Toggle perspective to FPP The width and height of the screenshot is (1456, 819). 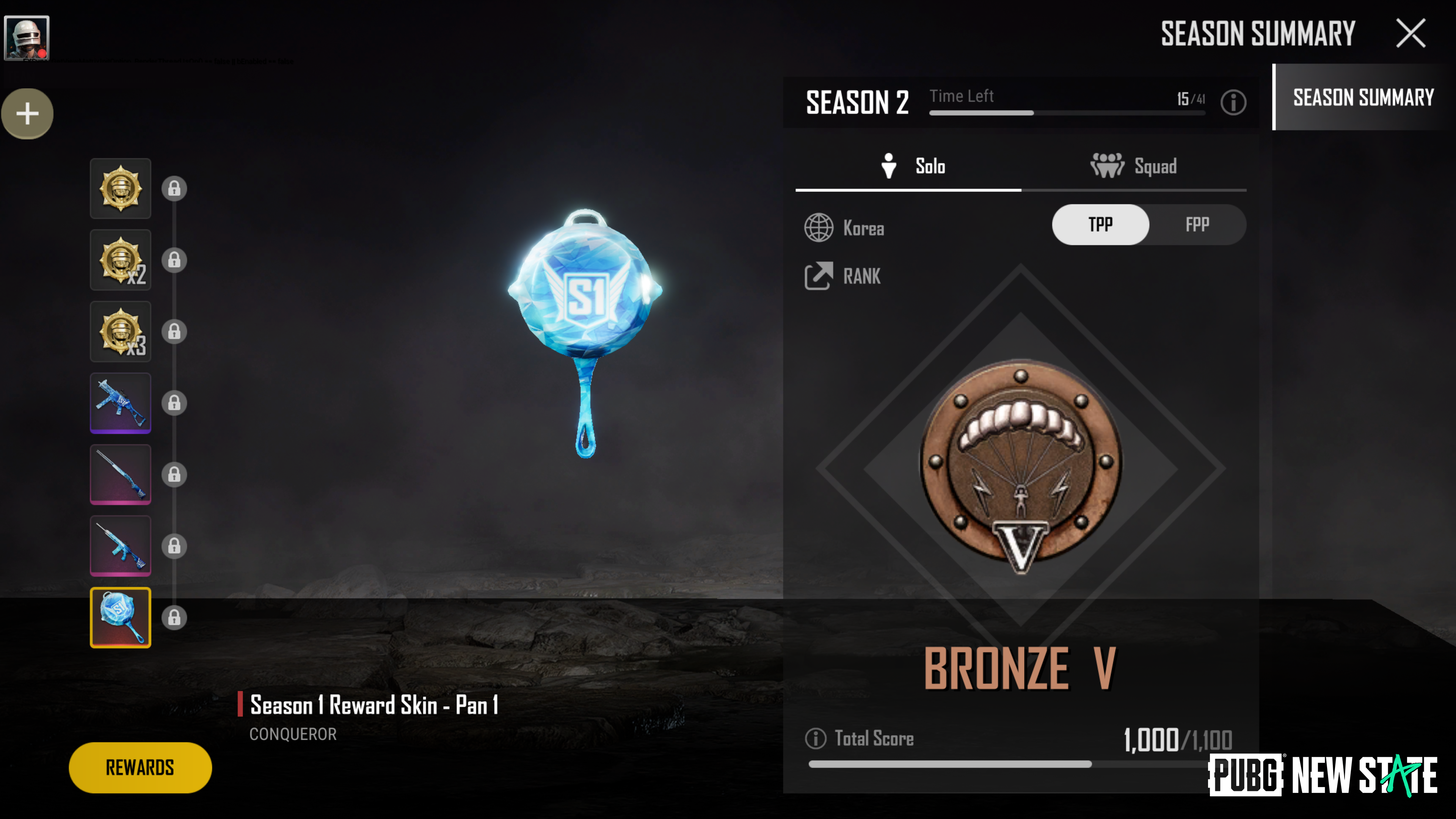(1197, 225)
